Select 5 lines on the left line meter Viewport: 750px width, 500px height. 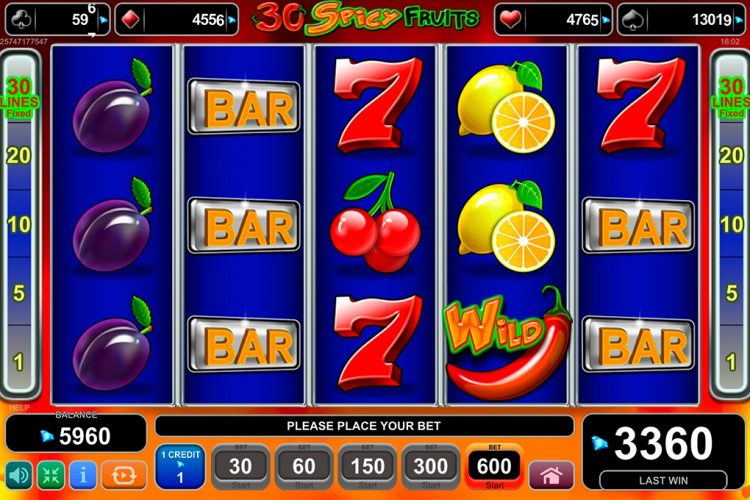[18, 293]
